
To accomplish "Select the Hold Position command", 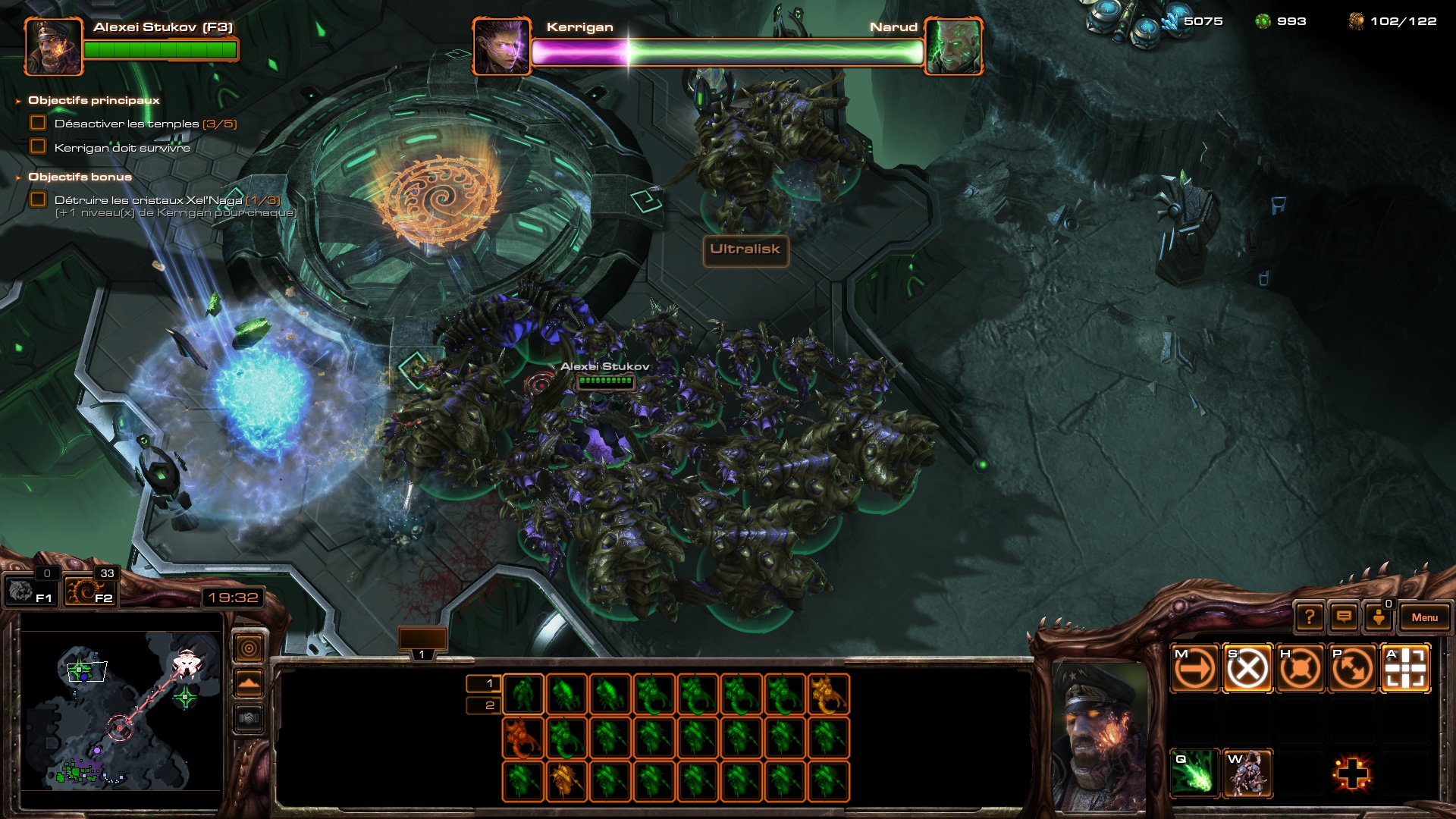I will coord(1300,669).
